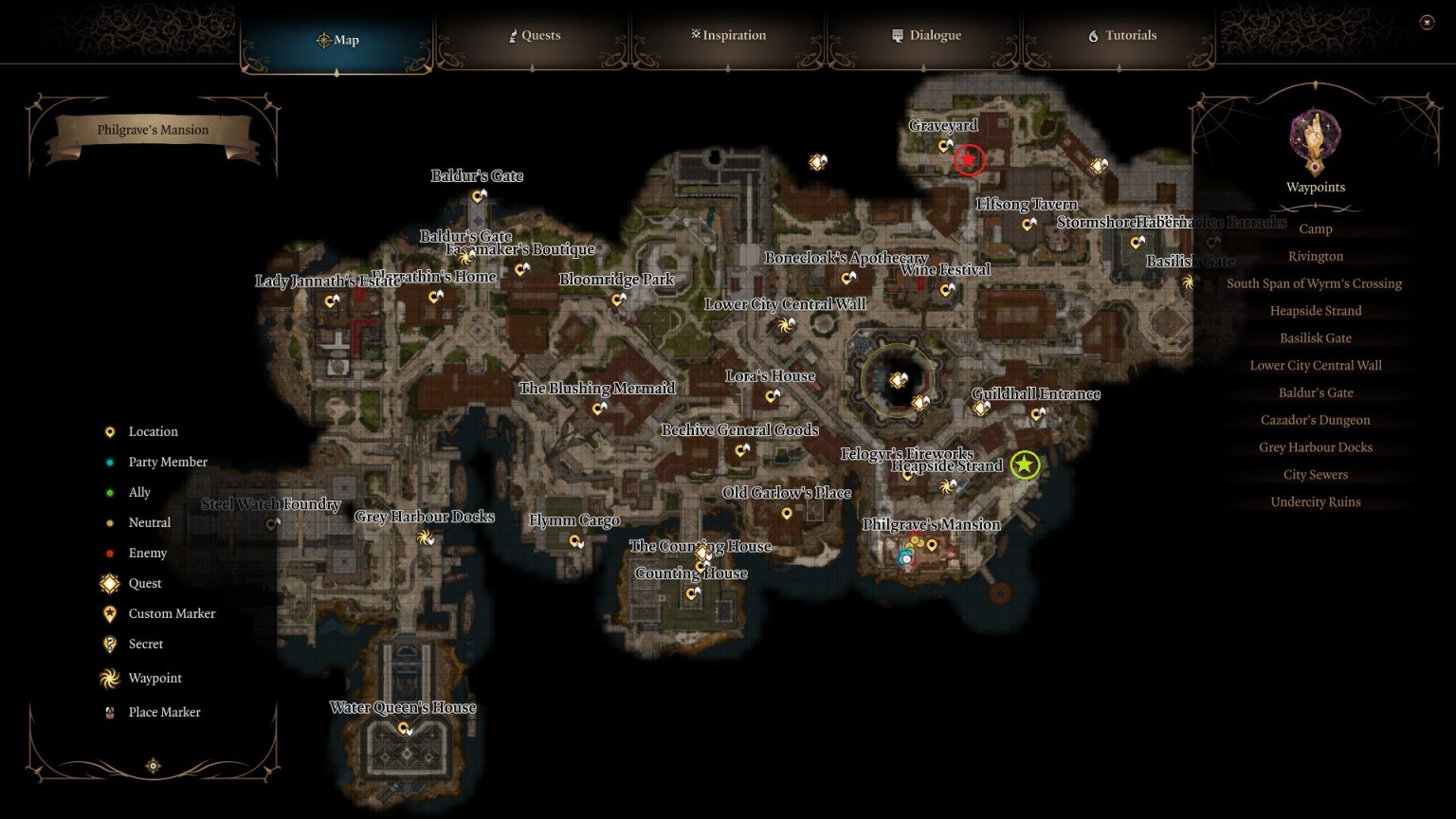Toggle the Enemy filter in the map legend
Image resolution: width=1456 pixels, height=819 pixels.
tap(109, 553)
